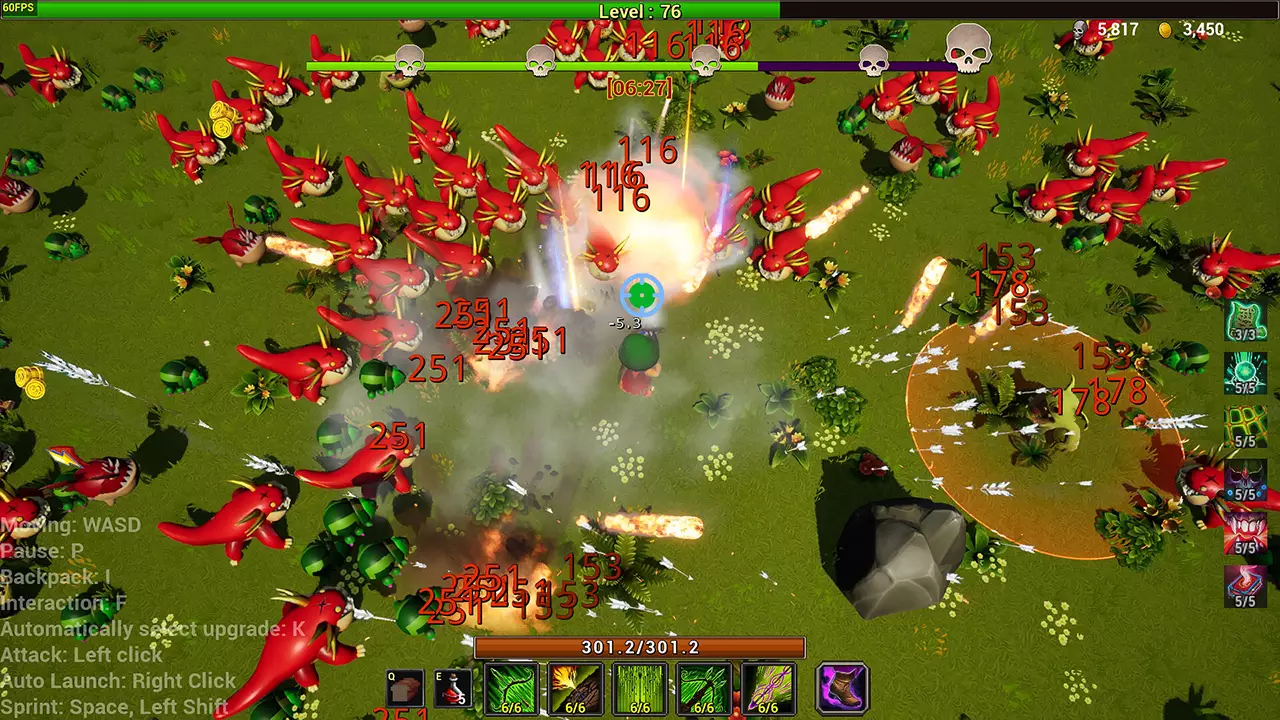Click the purple boot sprint icon
This screenshot has height=720, width=1280.
pos(842,688)
